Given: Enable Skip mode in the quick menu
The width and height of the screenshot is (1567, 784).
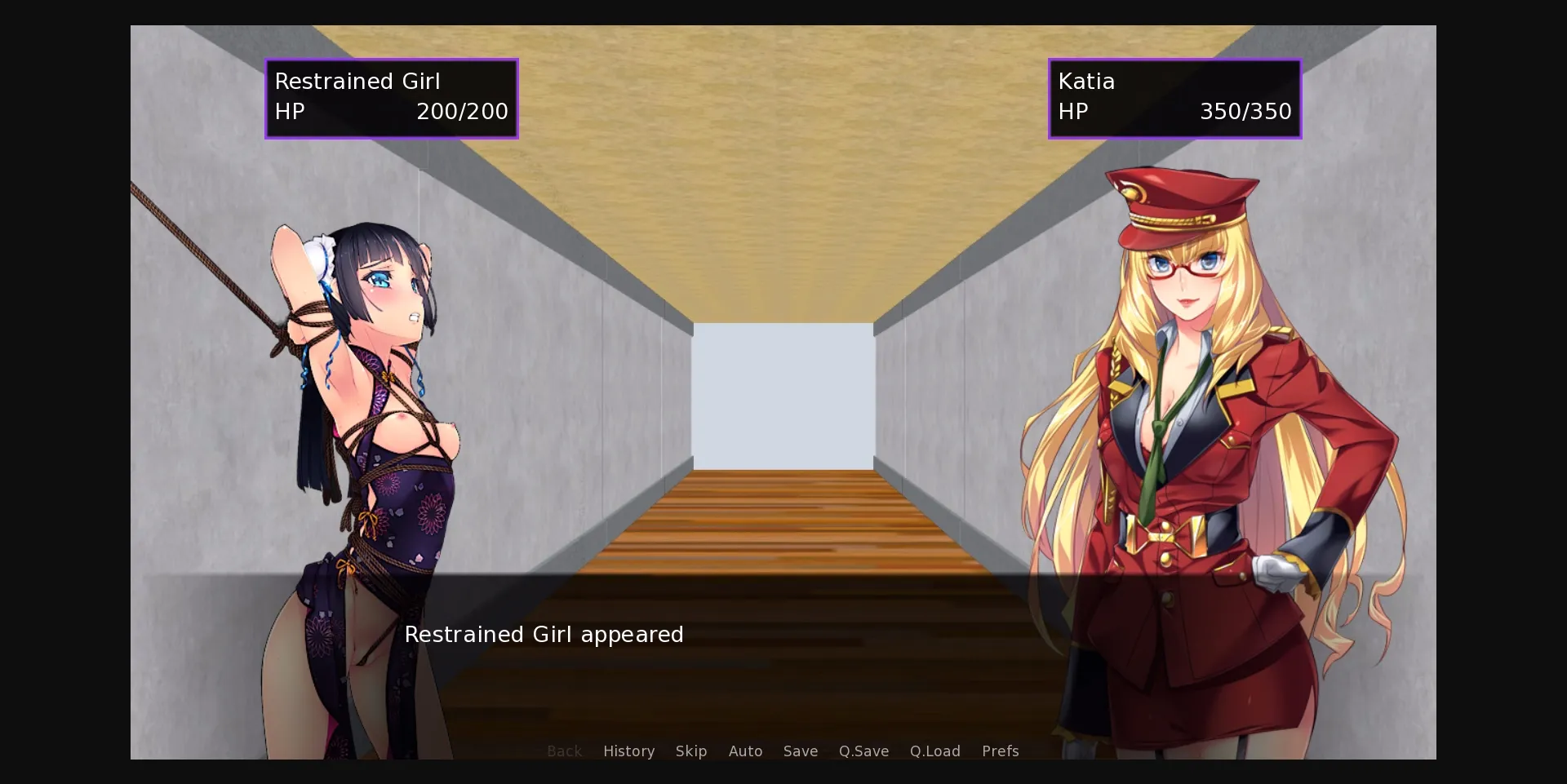Looking at the screenshot, I should click(691, 751).
